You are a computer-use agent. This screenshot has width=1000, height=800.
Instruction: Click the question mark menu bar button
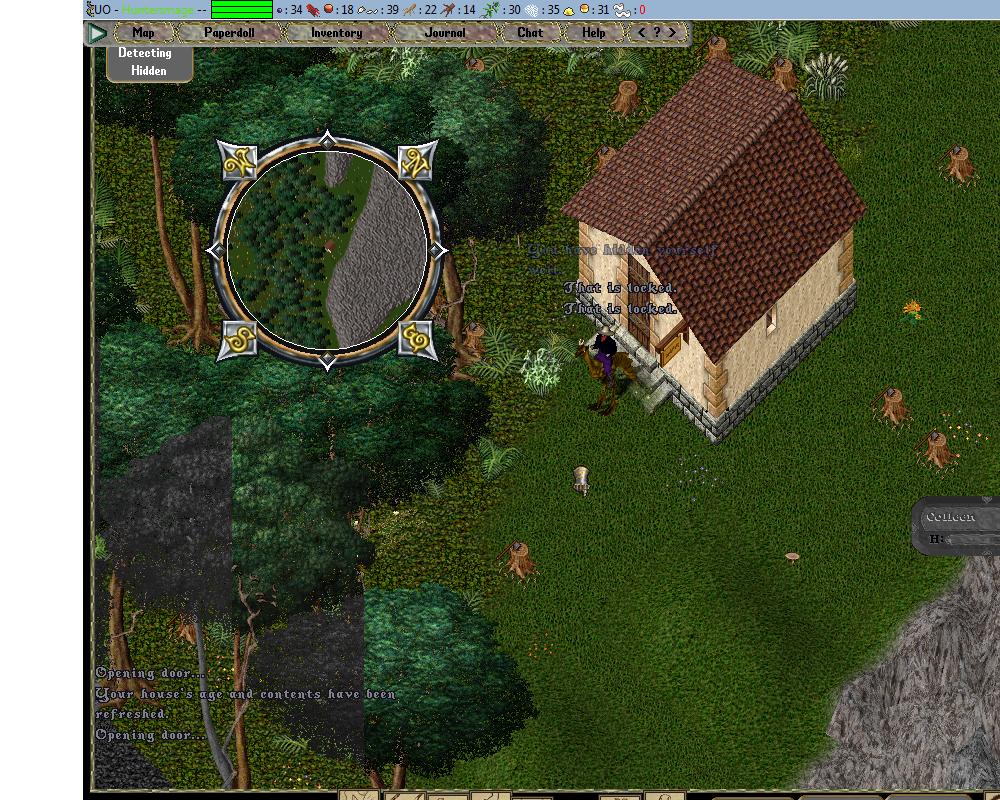(x=657, y=33)
